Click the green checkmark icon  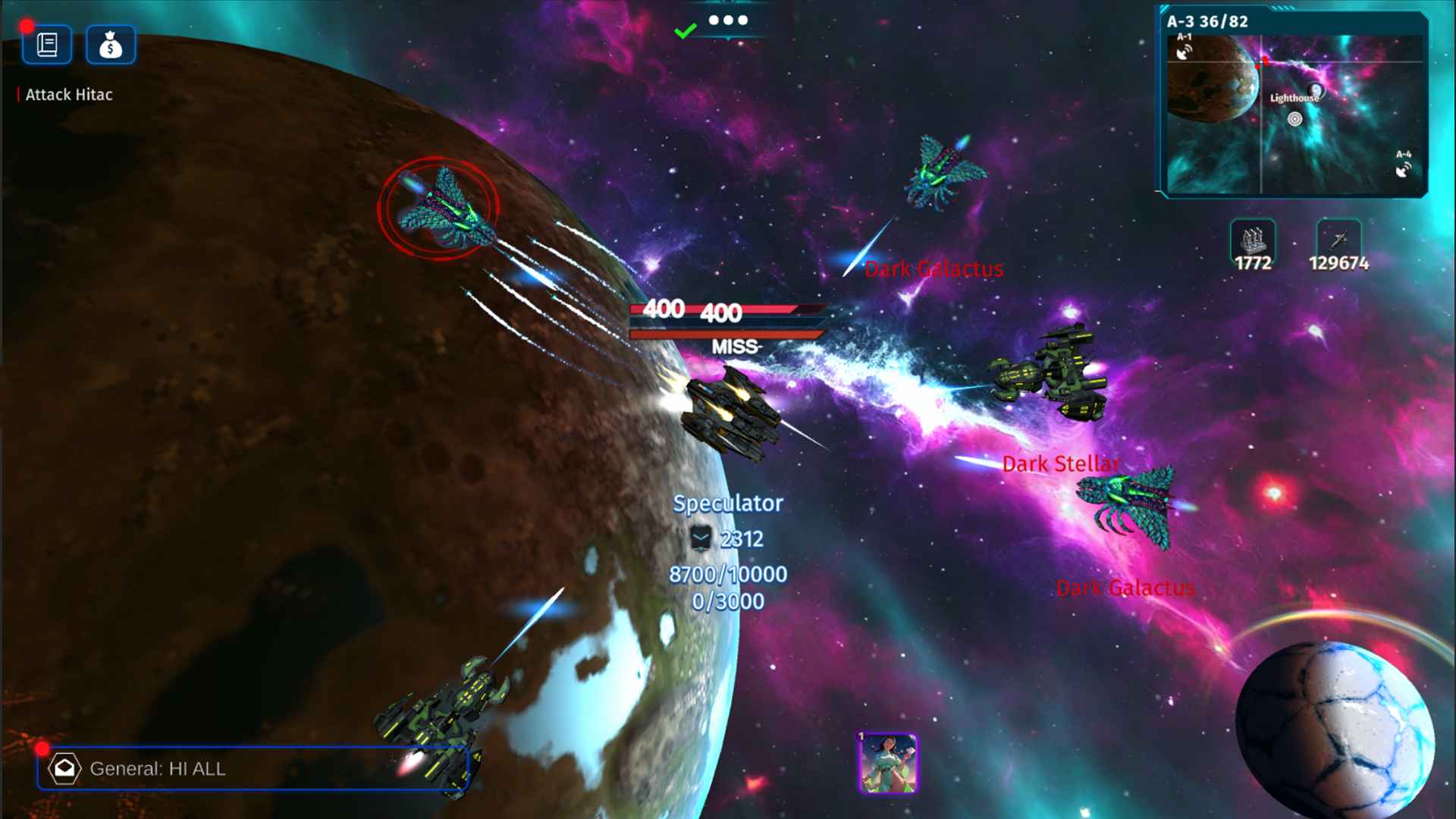point(685,31)
